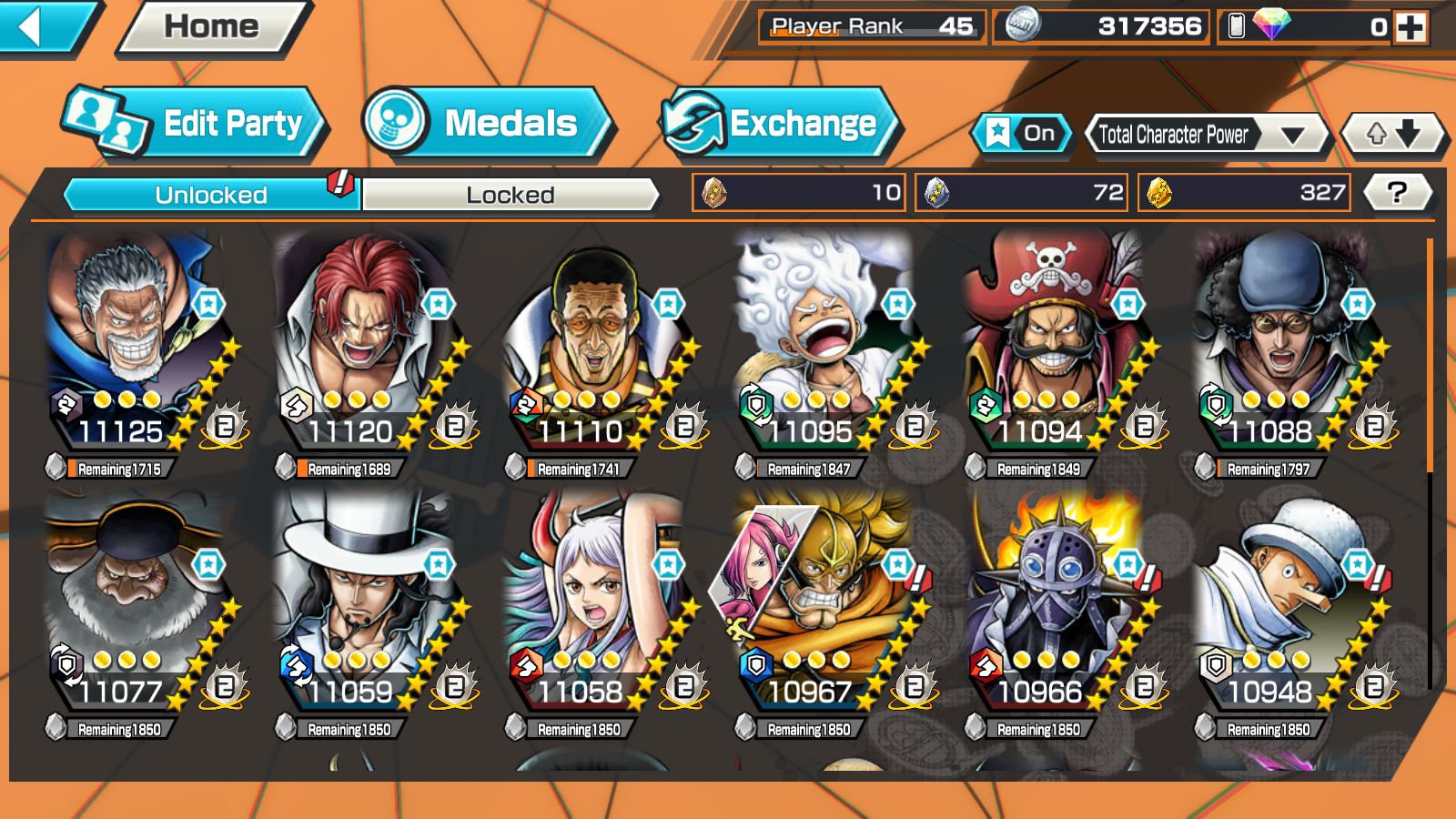Add rainbow diamonds with the plus button
Image resolution: width=1456 pixels, height=819 pixels.
1411,27
